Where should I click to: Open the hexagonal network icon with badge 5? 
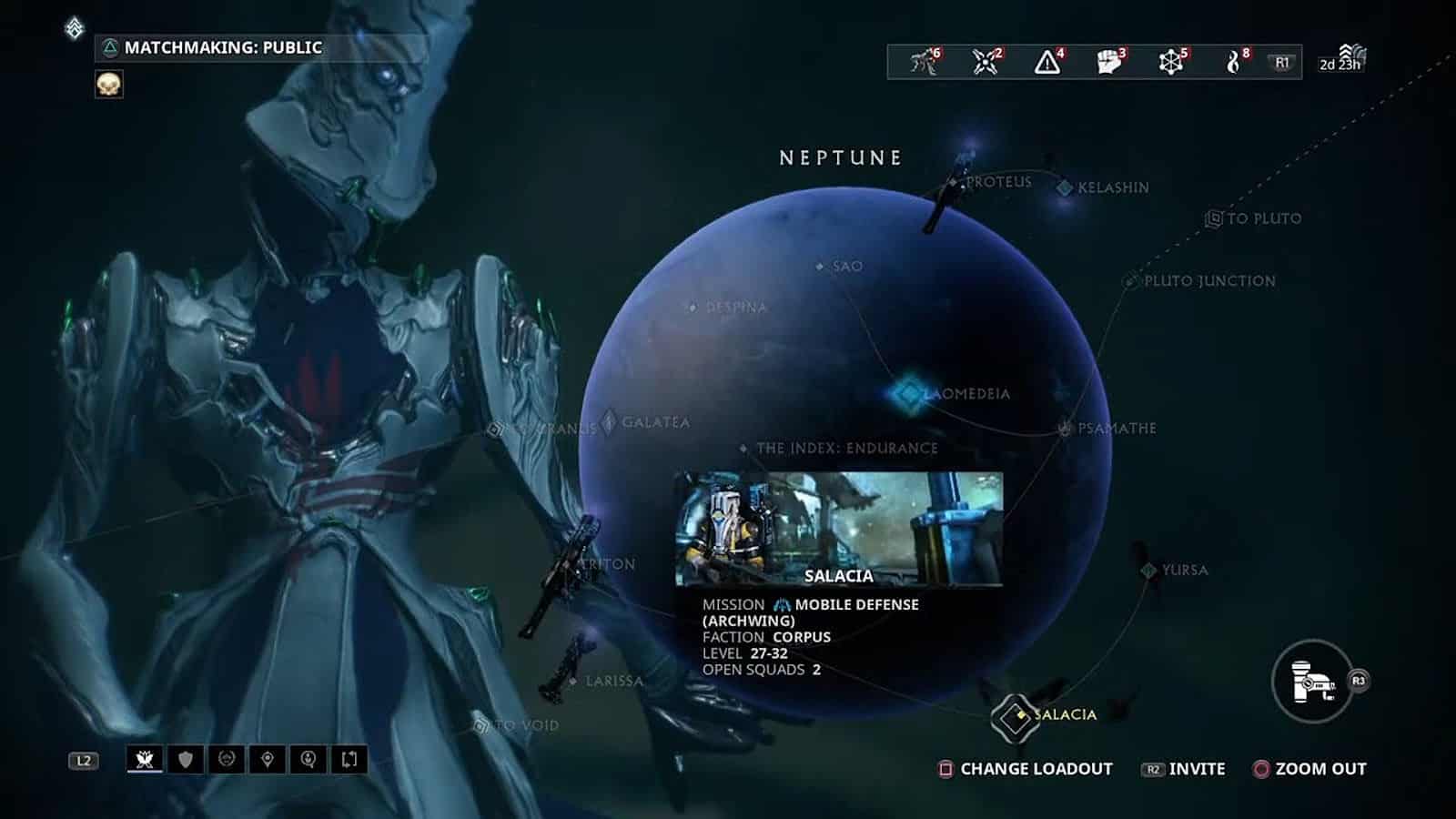1170,62
